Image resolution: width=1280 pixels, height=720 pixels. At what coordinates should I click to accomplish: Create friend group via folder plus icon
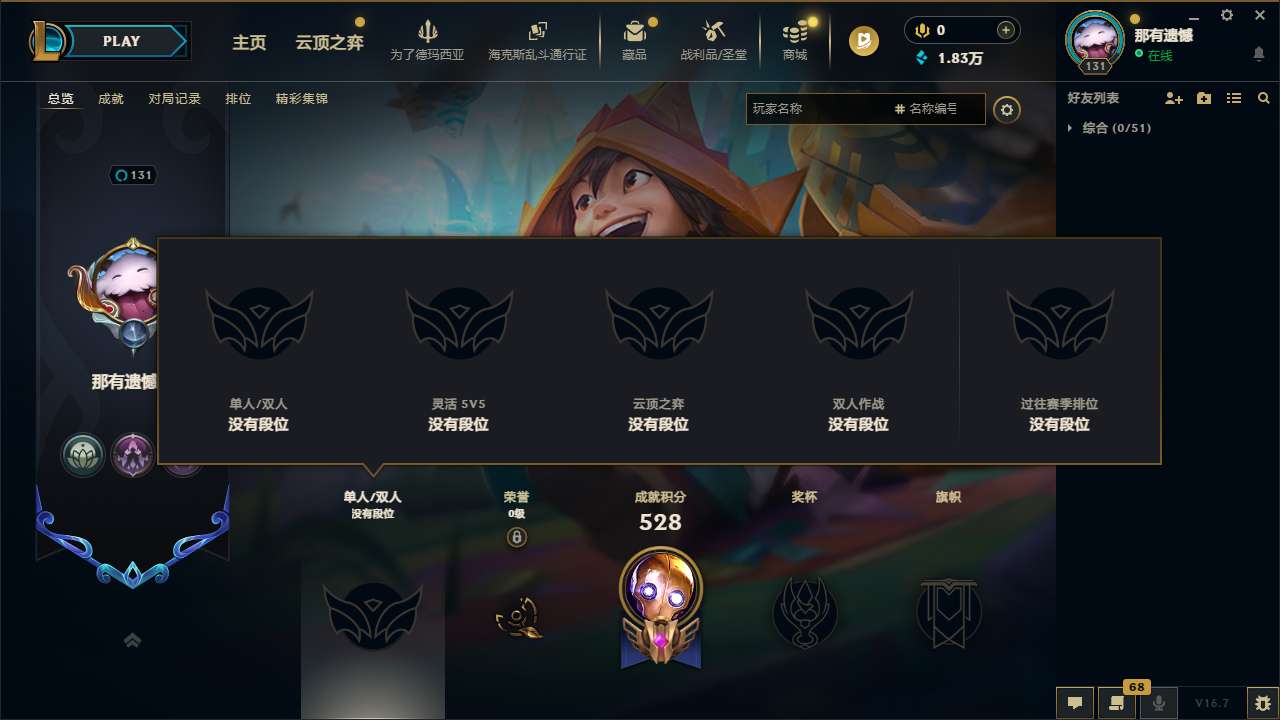pos(1201,98)
